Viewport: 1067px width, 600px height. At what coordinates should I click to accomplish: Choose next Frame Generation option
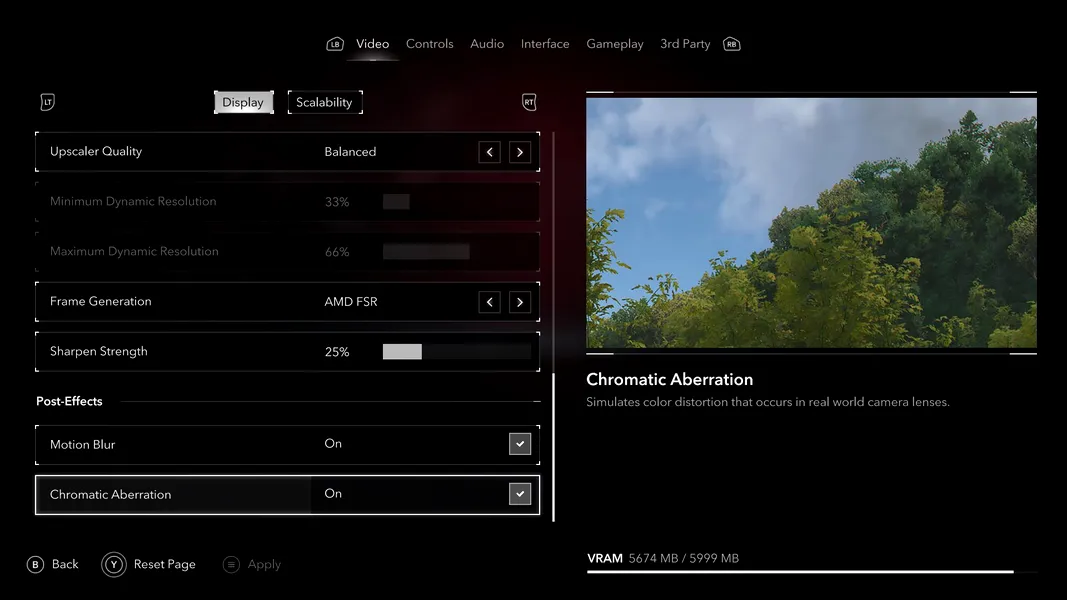(x=519, y=302)
